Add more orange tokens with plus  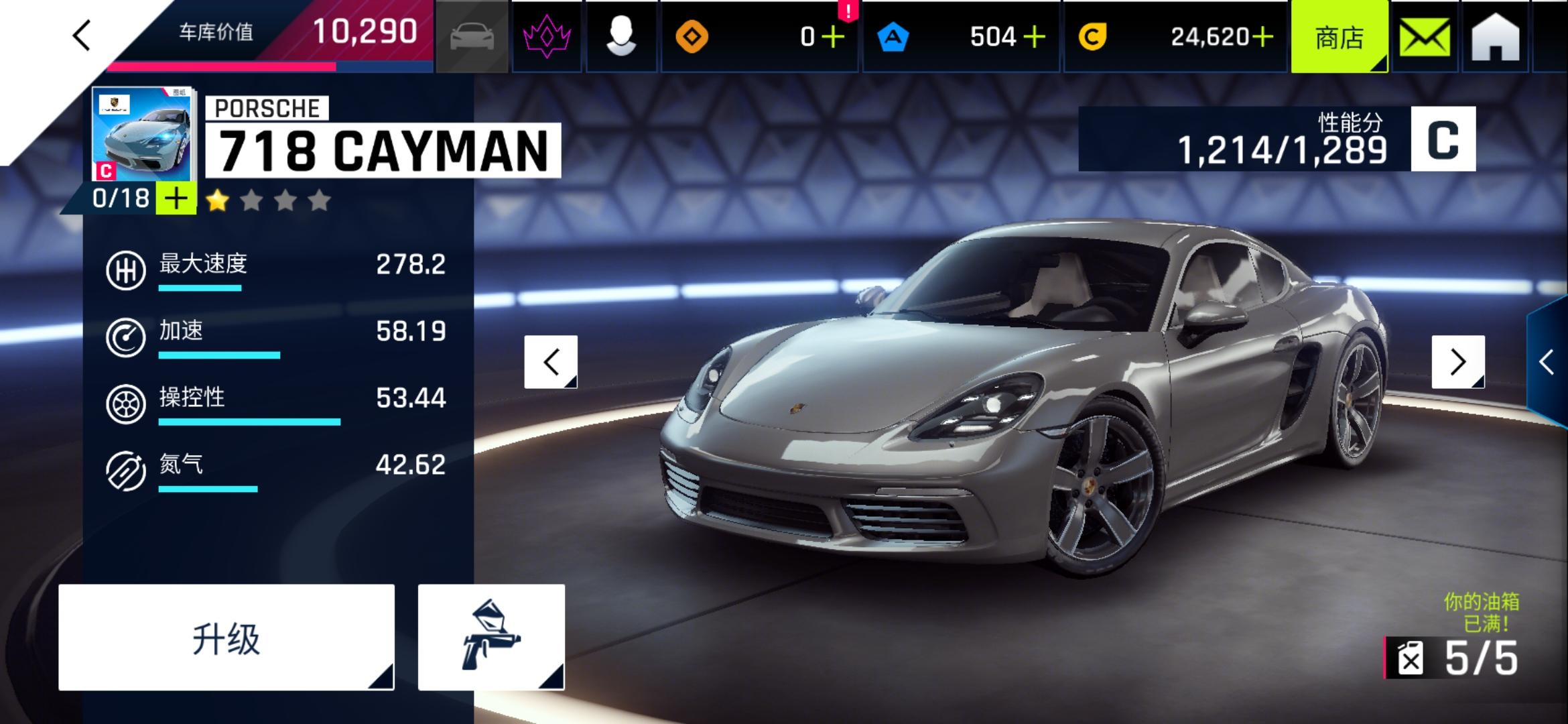pos(833,37)
